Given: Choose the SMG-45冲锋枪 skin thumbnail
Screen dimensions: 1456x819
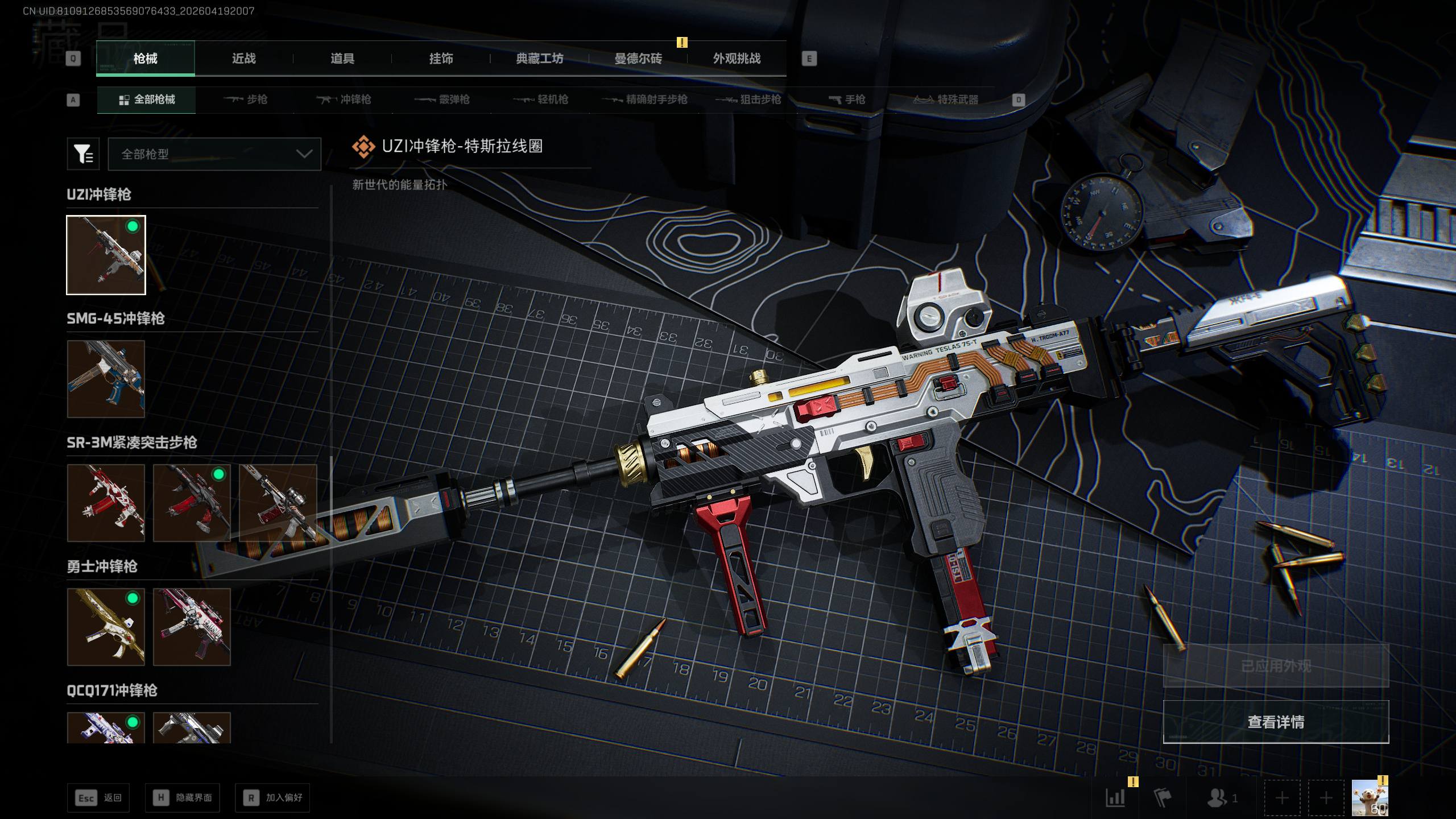Looking at the screenshot, I should click(x=106, y=379).
